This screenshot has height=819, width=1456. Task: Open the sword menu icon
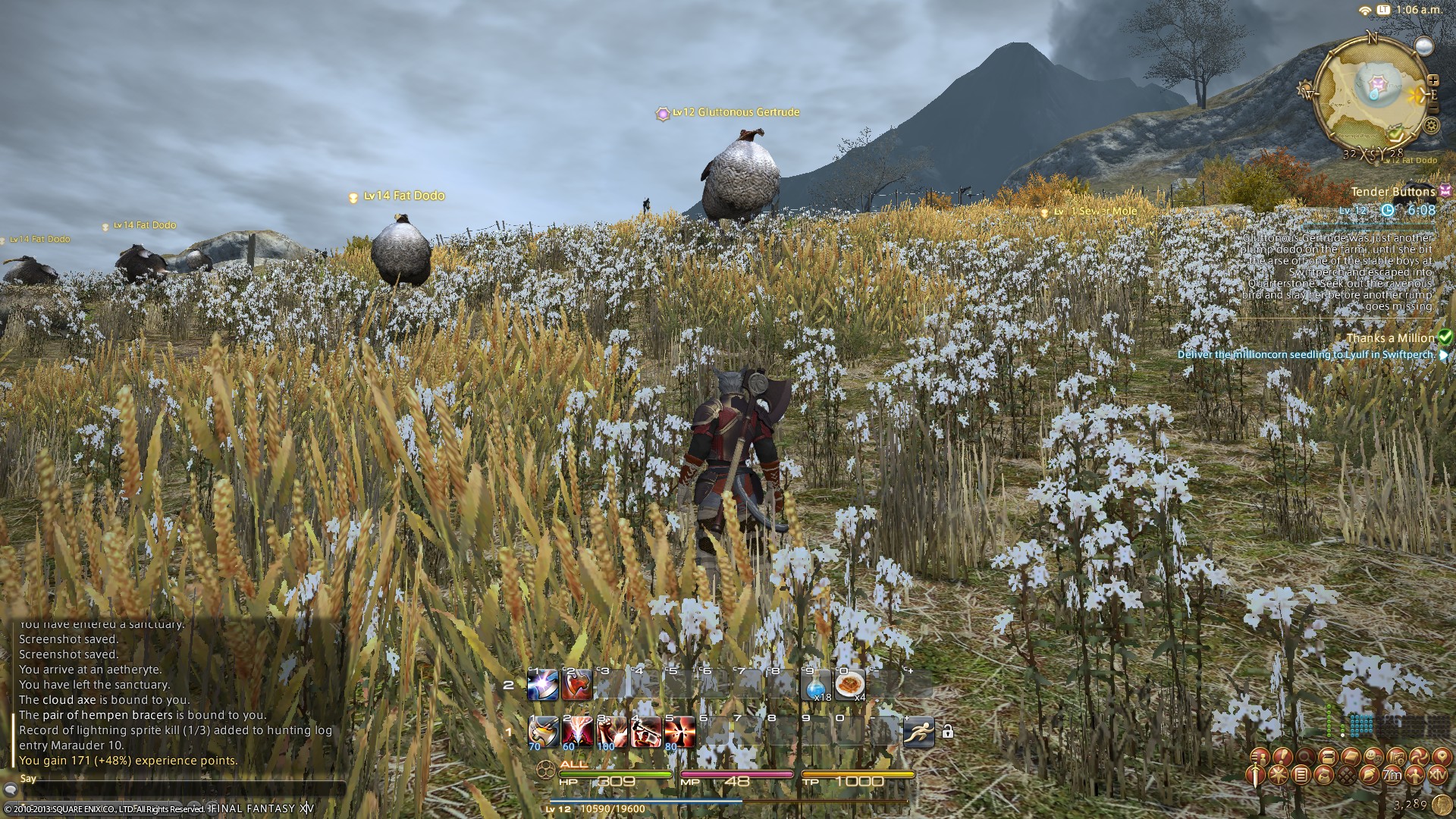(1257, 775)
